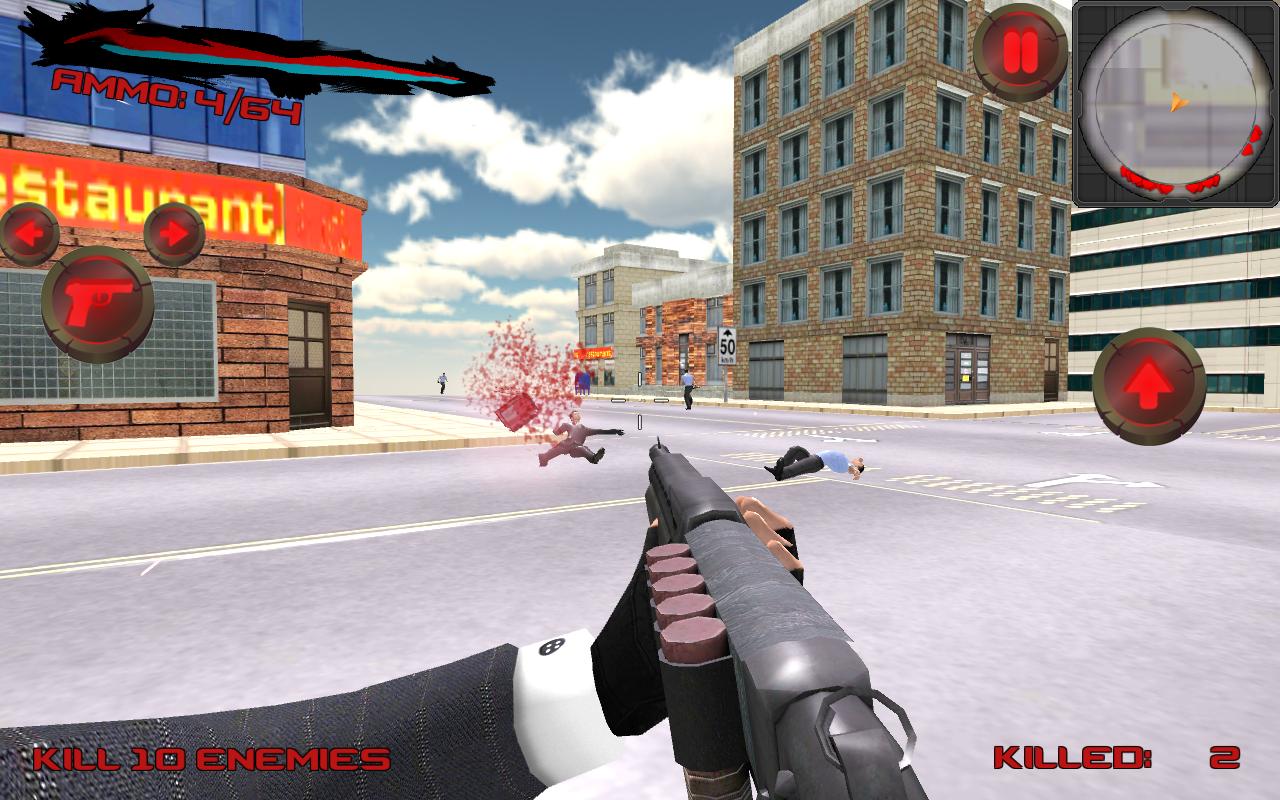Tap the yellow player arrow on the minimap
This screenshot has height=800, width=1280.
(1177, 103)
